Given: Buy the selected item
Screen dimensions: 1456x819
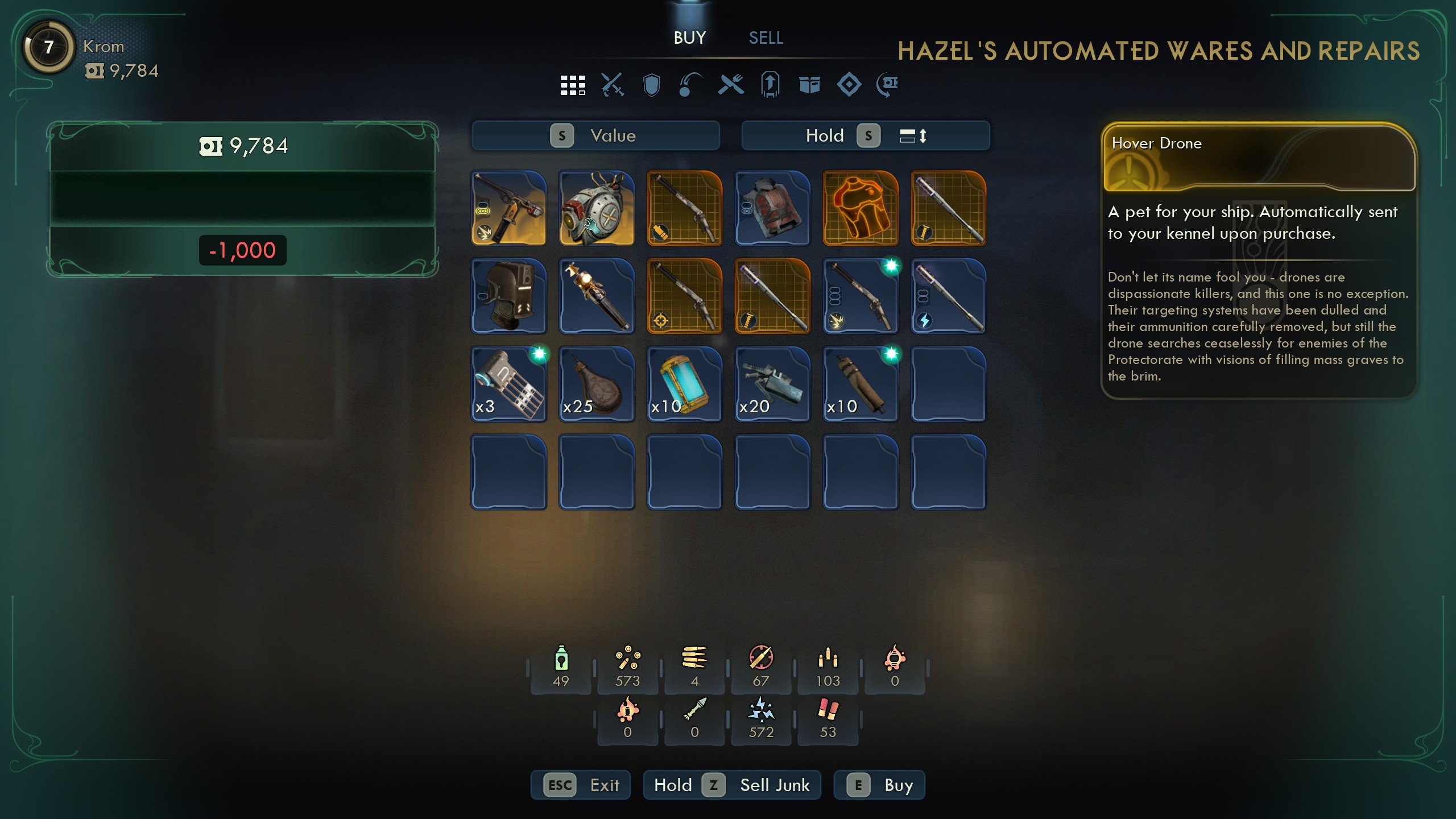Looking at the screenshot, I should pyautogui.click(x=879, y=785).
